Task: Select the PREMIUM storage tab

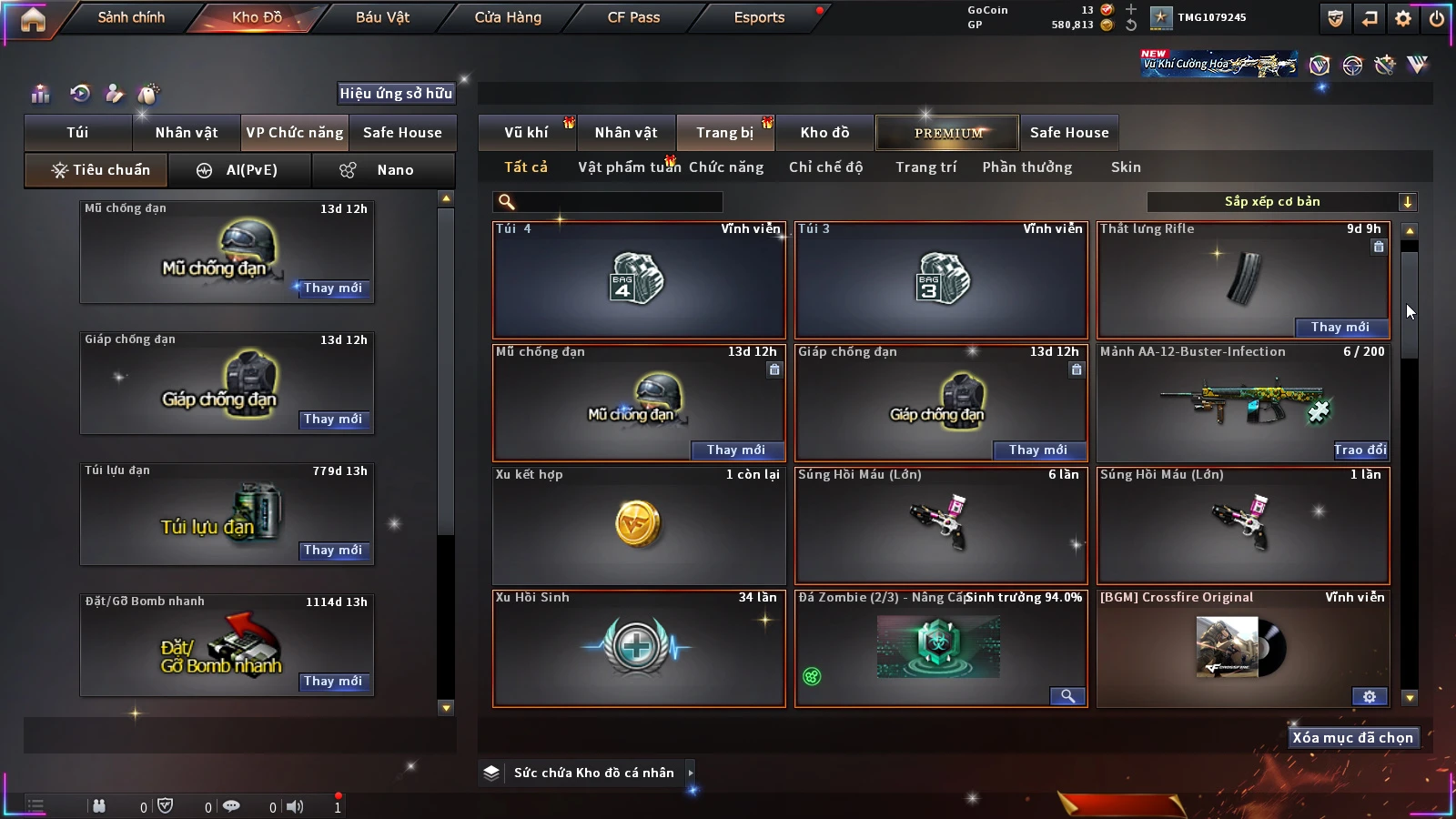Action: coord(948,133)
